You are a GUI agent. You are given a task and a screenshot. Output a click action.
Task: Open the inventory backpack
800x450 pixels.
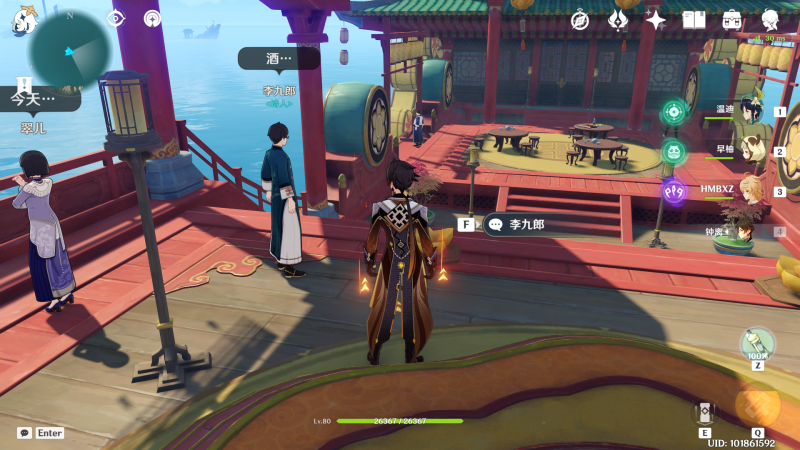pos(732,20)
